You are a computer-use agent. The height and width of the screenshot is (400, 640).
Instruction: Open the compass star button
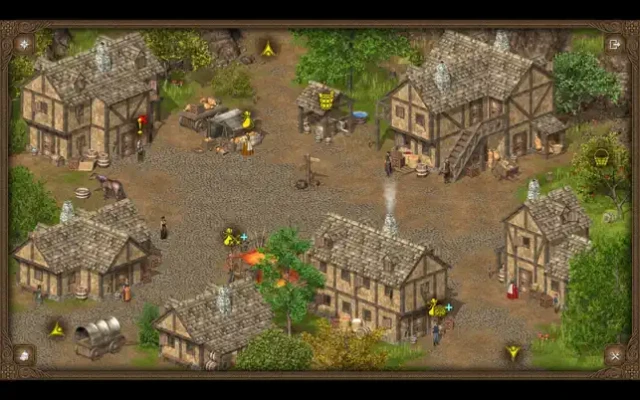24,44
